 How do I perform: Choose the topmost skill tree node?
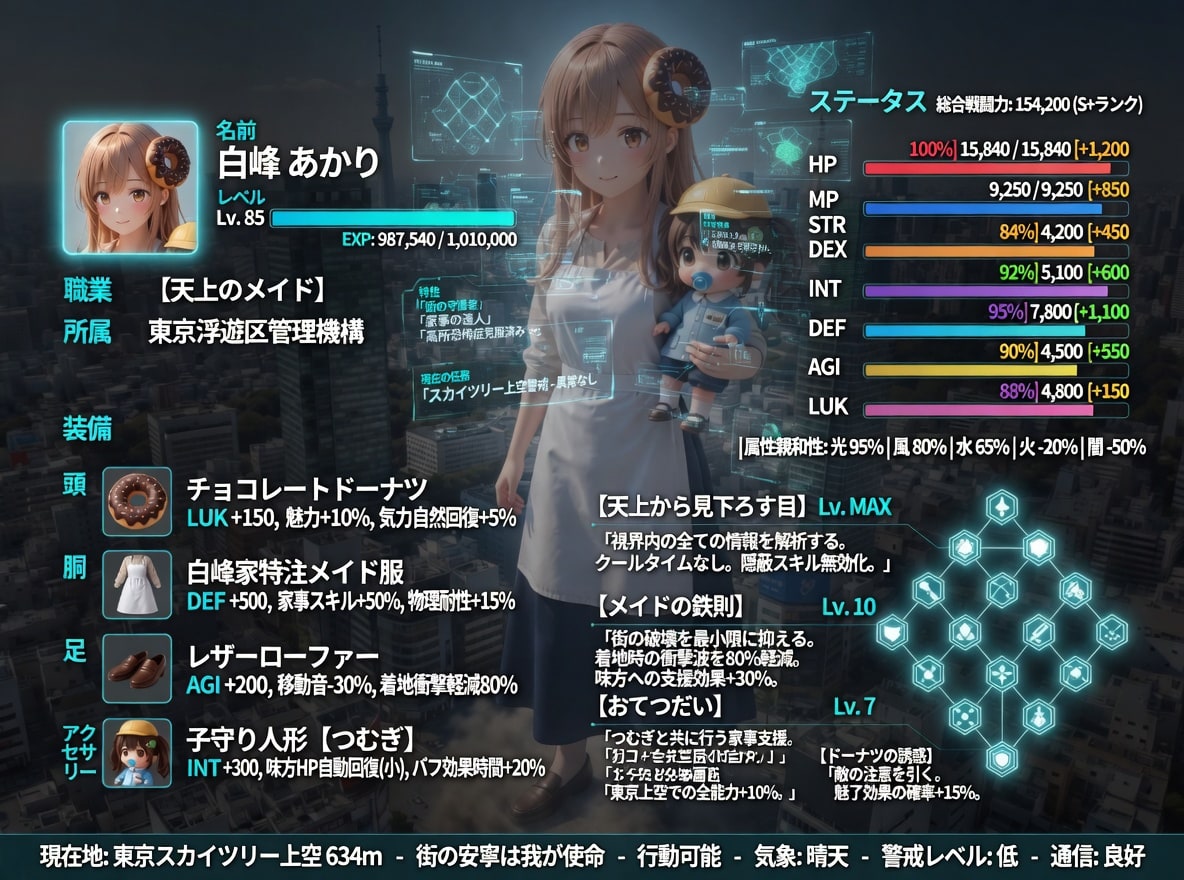click(1000, 507)
